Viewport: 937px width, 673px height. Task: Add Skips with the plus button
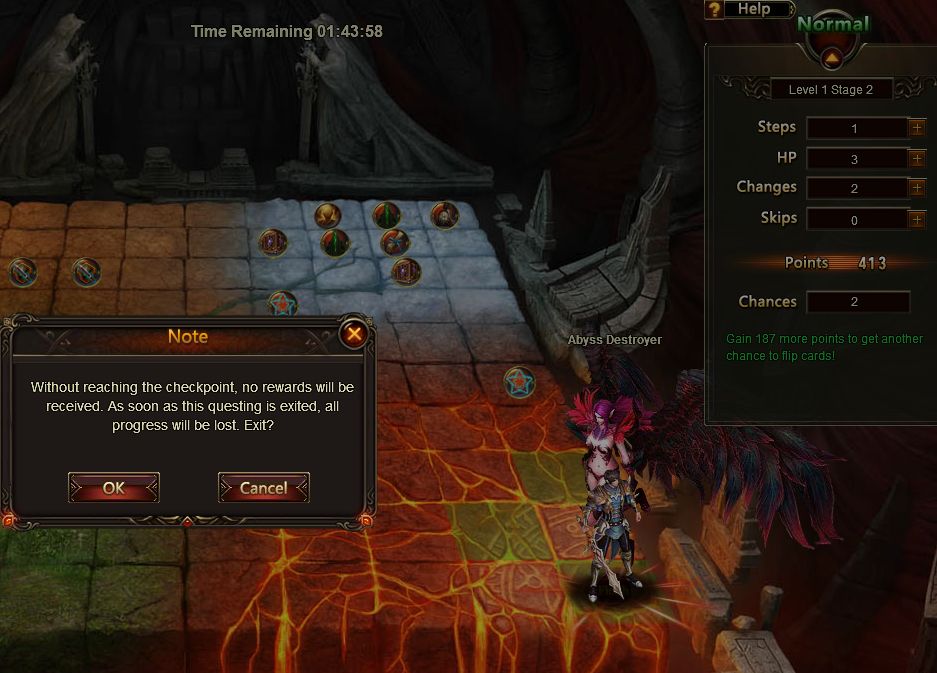(x=916, y=219)
